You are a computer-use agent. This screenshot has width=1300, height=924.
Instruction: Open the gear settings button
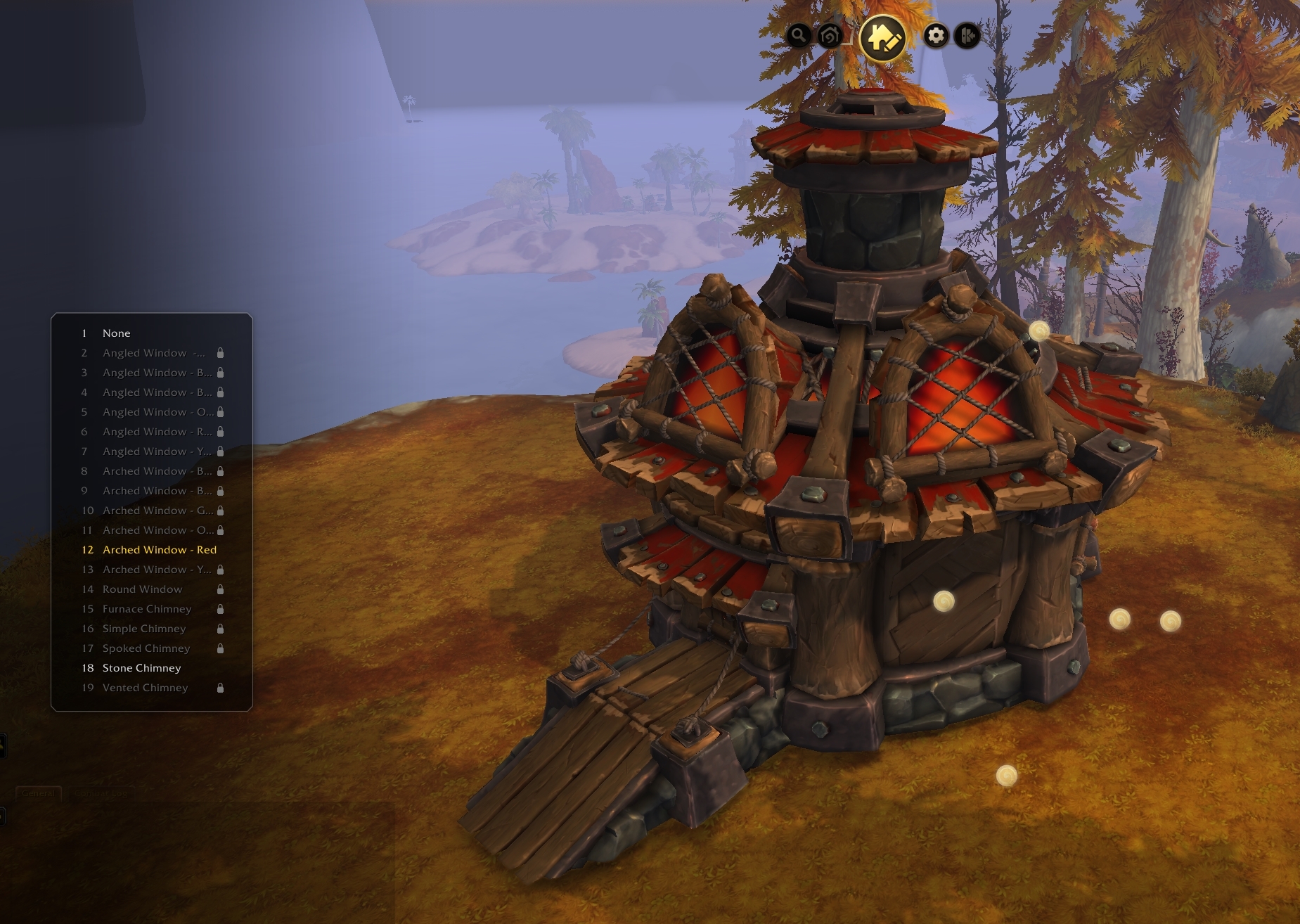[935, 35]
